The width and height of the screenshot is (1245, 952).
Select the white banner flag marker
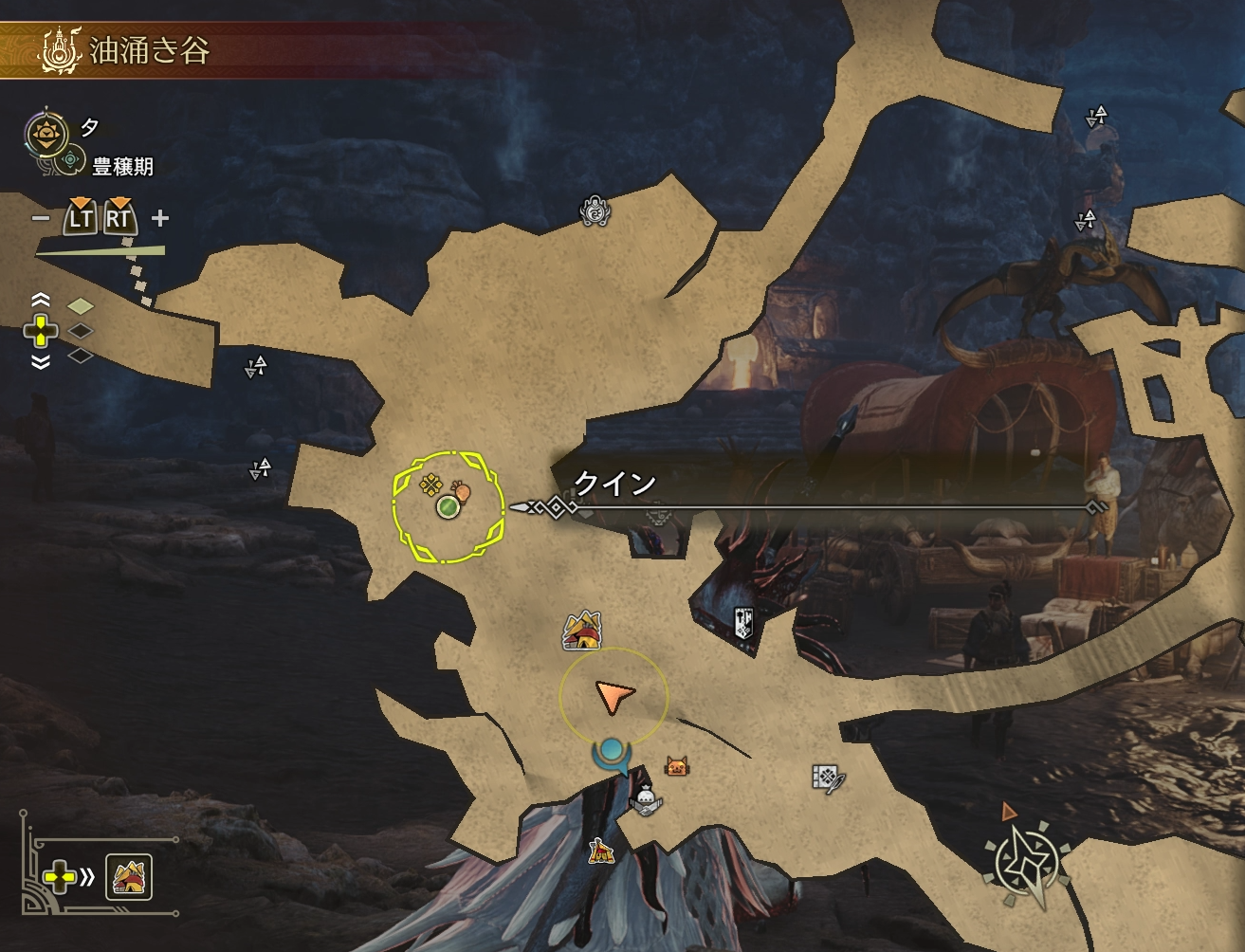pyautogui.click(x=744, y=622)
